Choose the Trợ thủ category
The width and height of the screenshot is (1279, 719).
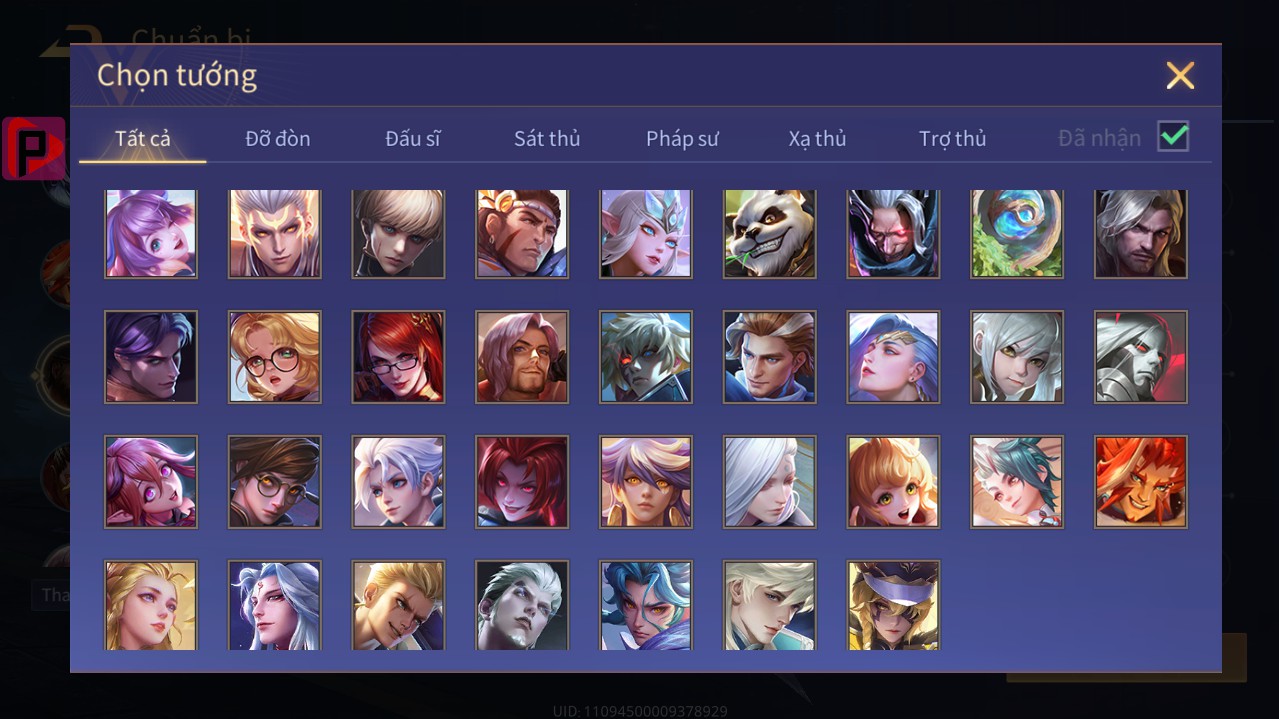(x=952, y=138)
